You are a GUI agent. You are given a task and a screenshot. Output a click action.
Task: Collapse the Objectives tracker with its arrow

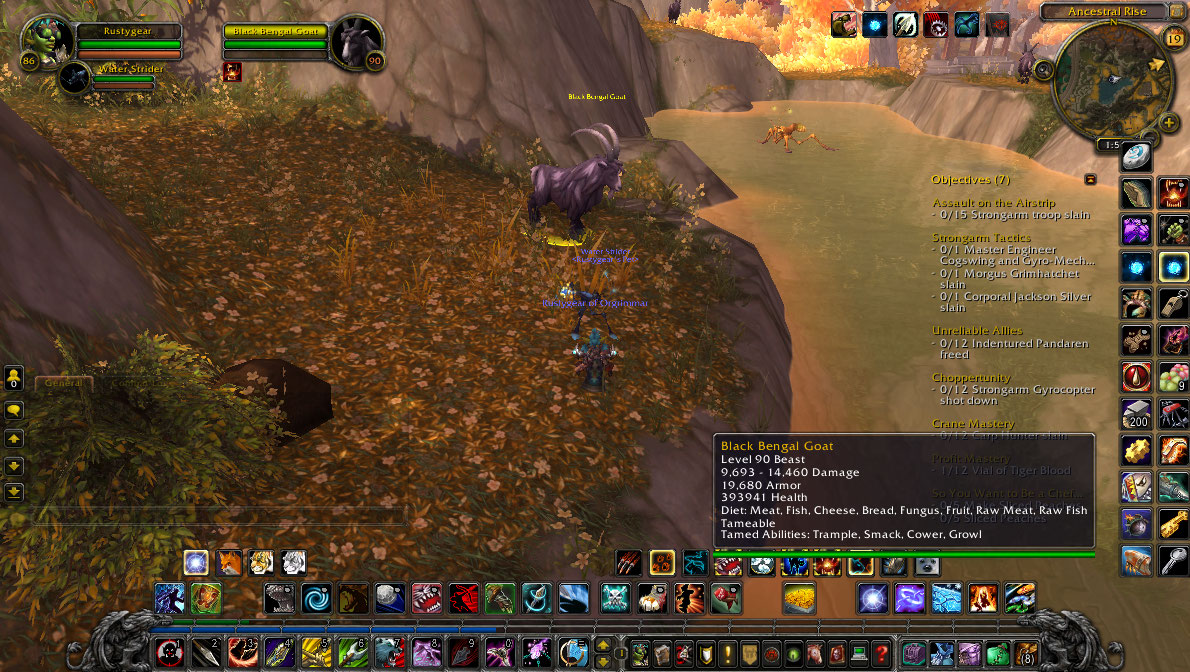(1090, 179)
